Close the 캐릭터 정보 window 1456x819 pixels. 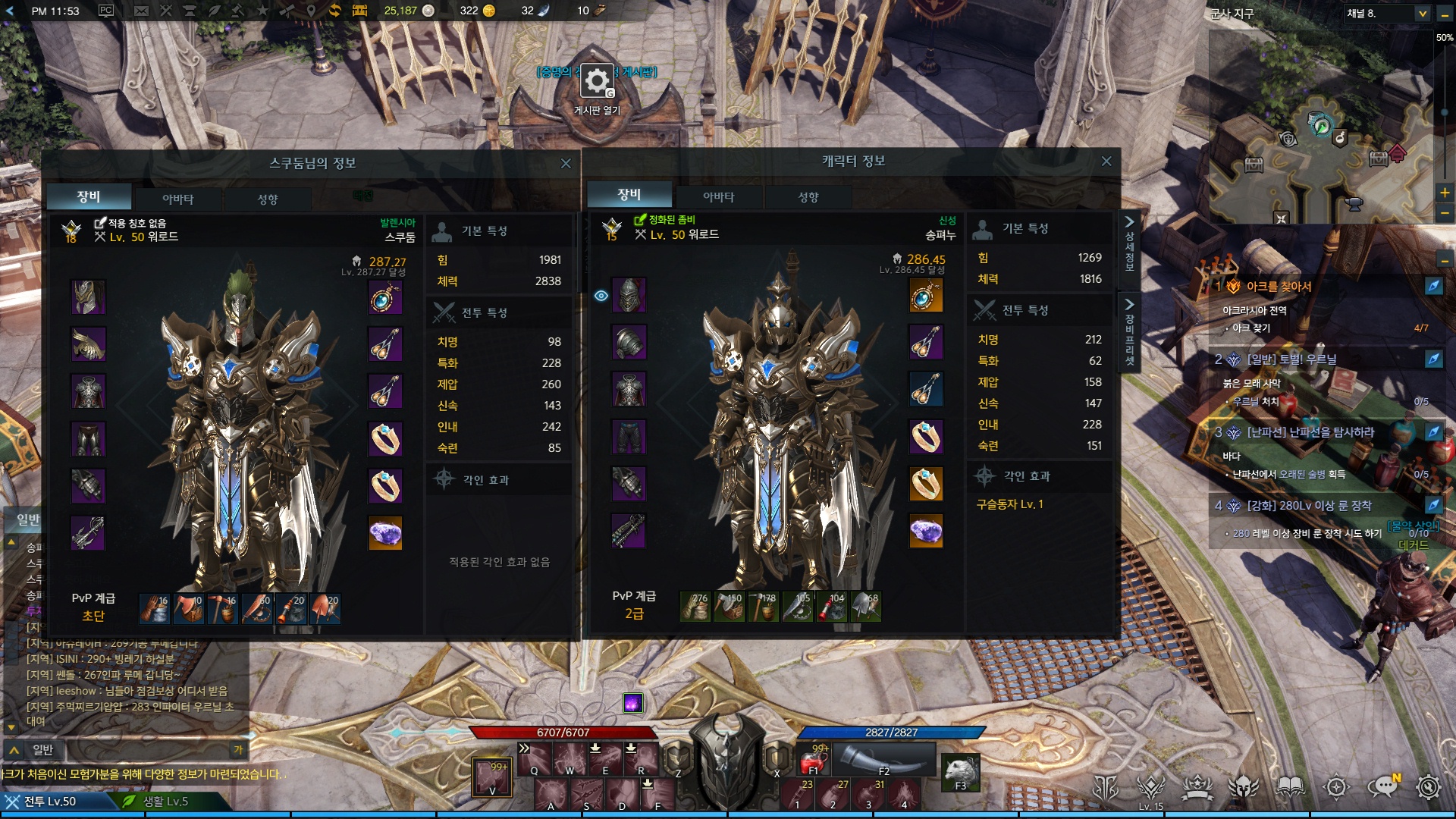click(1106, 162)
